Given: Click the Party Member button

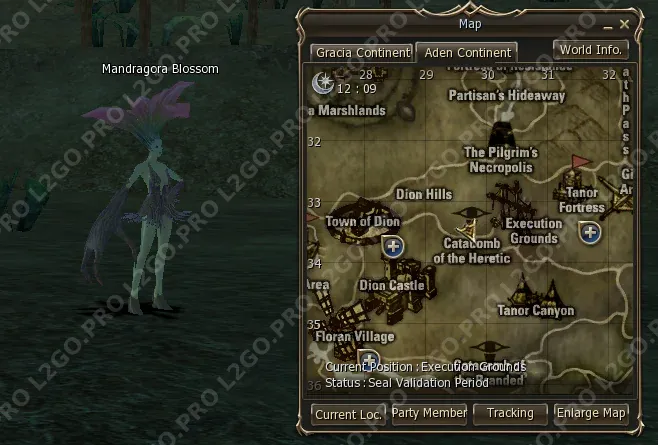Looking at the screenshot, I should [x=429, y=413].
